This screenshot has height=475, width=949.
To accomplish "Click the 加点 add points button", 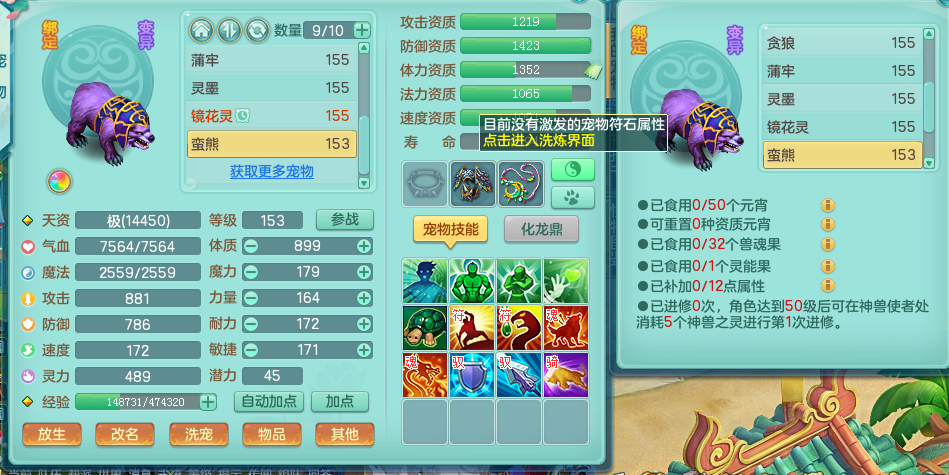I will 339,401.
